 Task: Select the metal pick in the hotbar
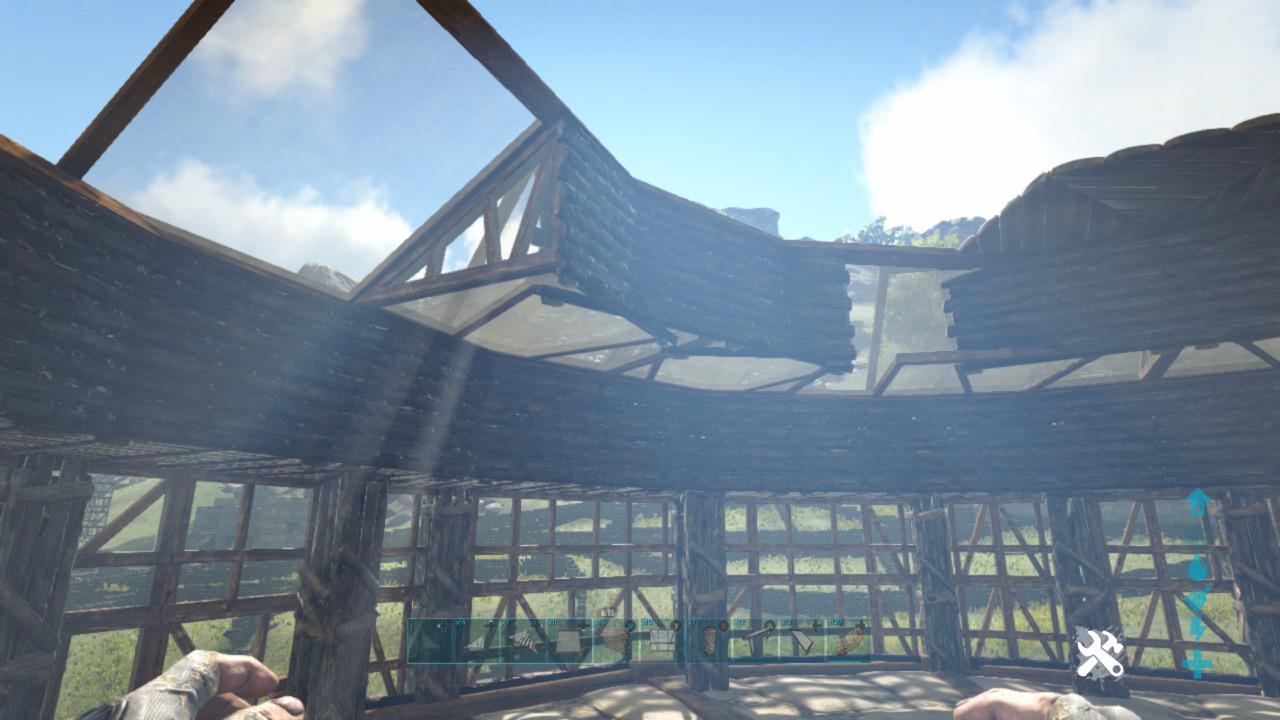click(754, 640)
